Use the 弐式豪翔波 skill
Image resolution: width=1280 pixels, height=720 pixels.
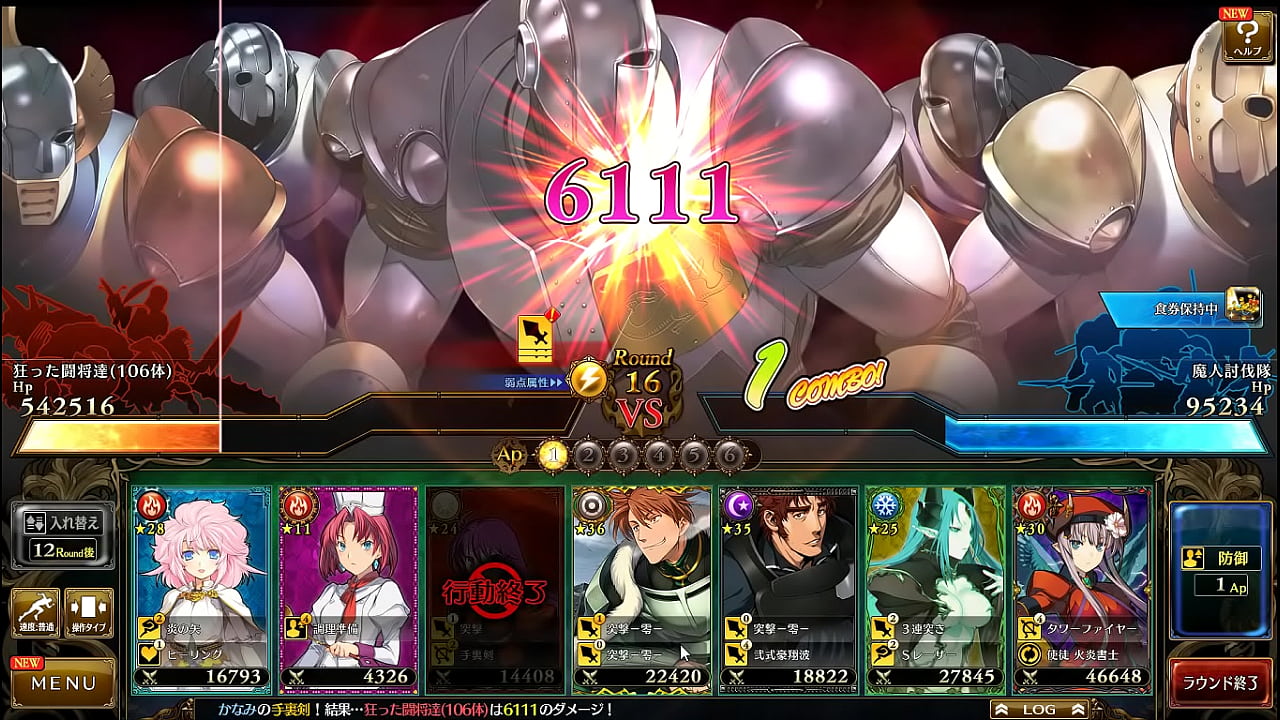click(x=789, y=654)
